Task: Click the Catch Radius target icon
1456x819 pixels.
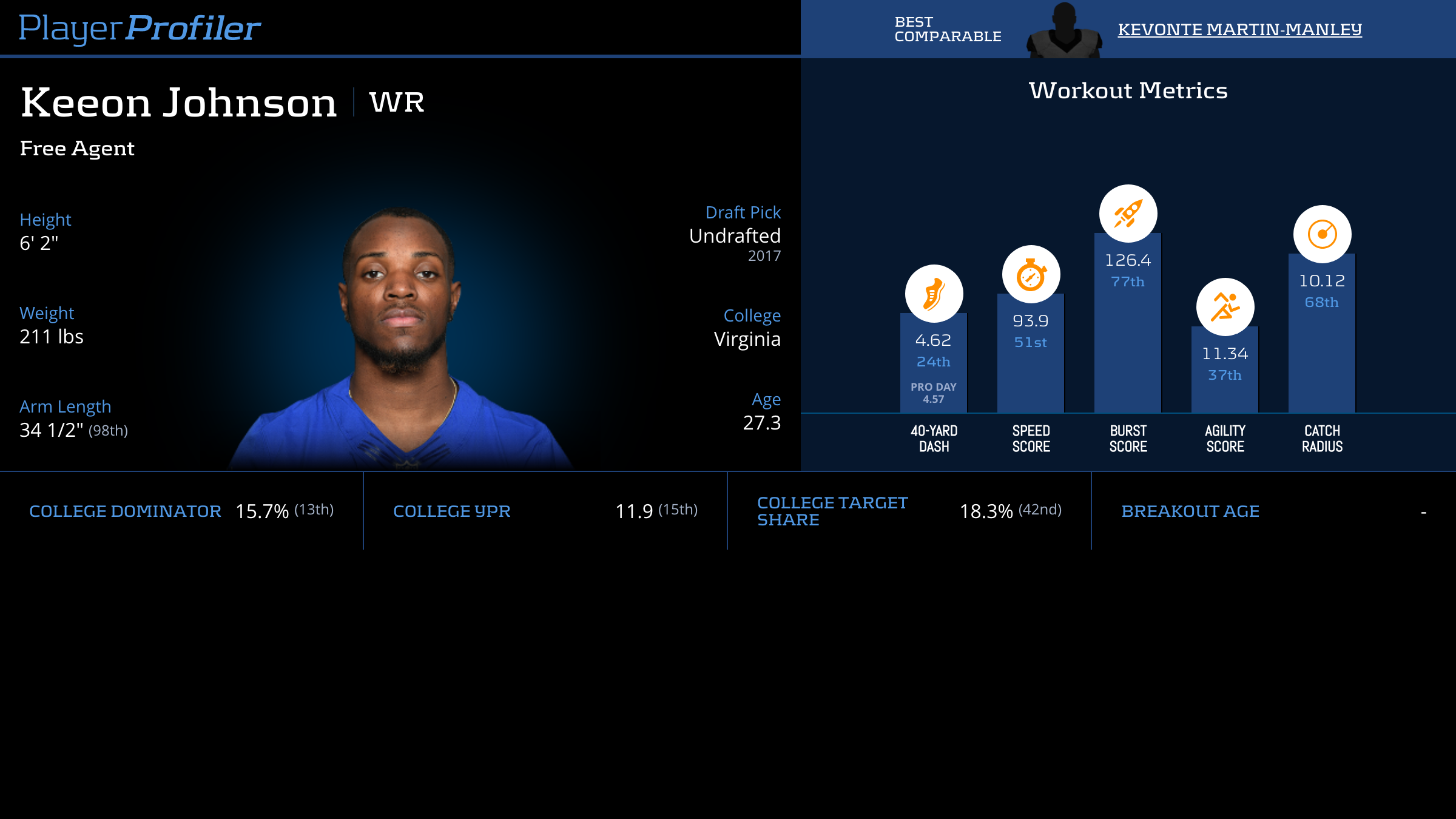Action: (x=1322, y=234)
